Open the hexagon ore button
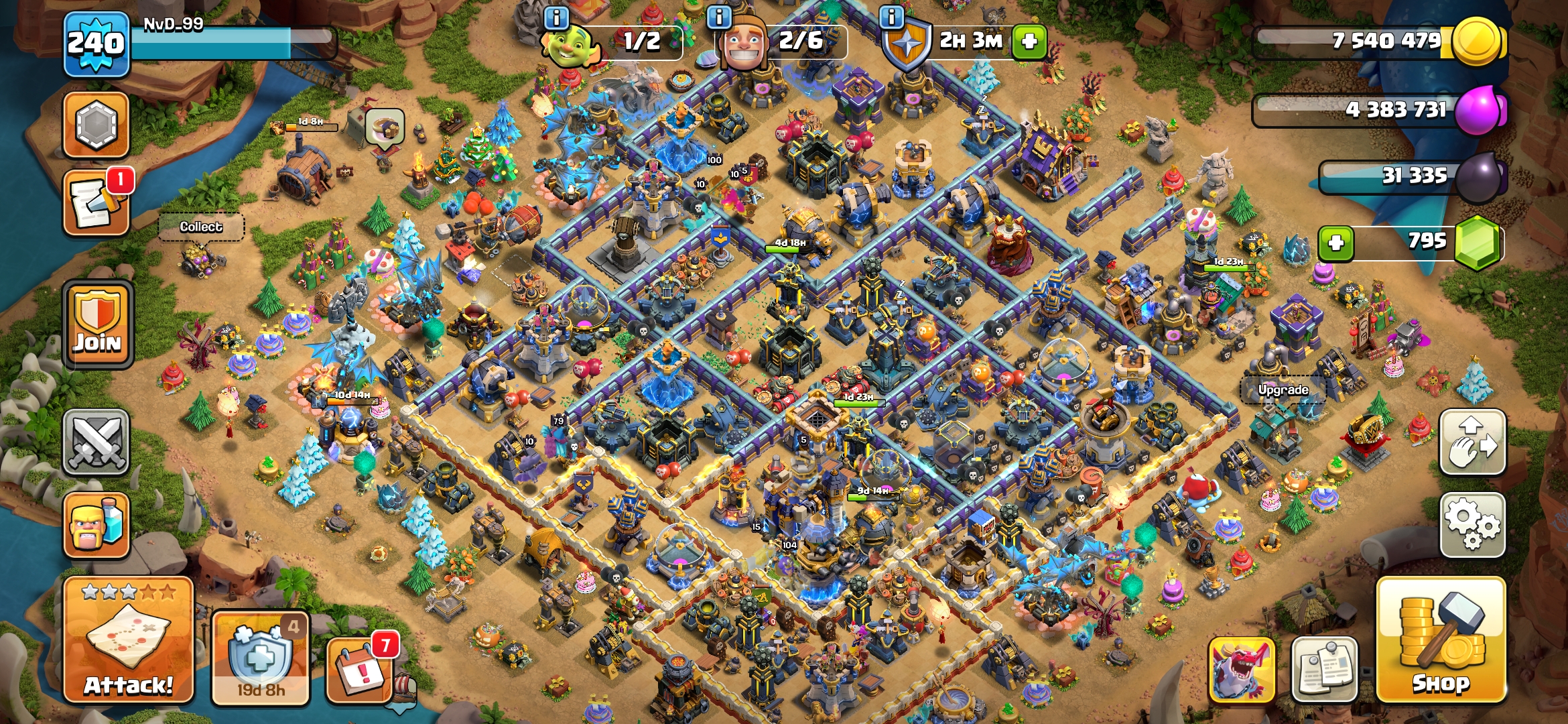Viewport: 1568px width, 724px height. [96, 125]
